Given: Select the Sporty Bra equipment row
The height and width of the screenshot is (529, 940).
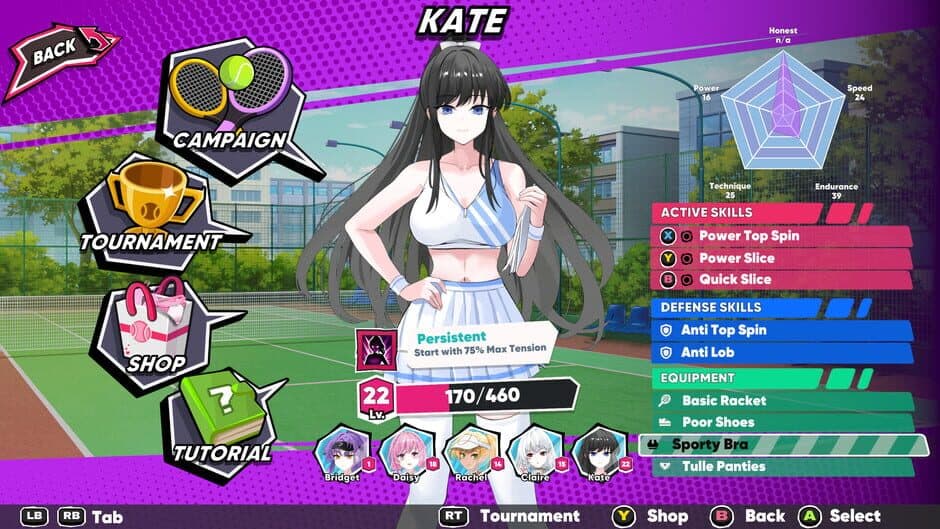Looking at the screenshot, I should (x=780, y=445).
